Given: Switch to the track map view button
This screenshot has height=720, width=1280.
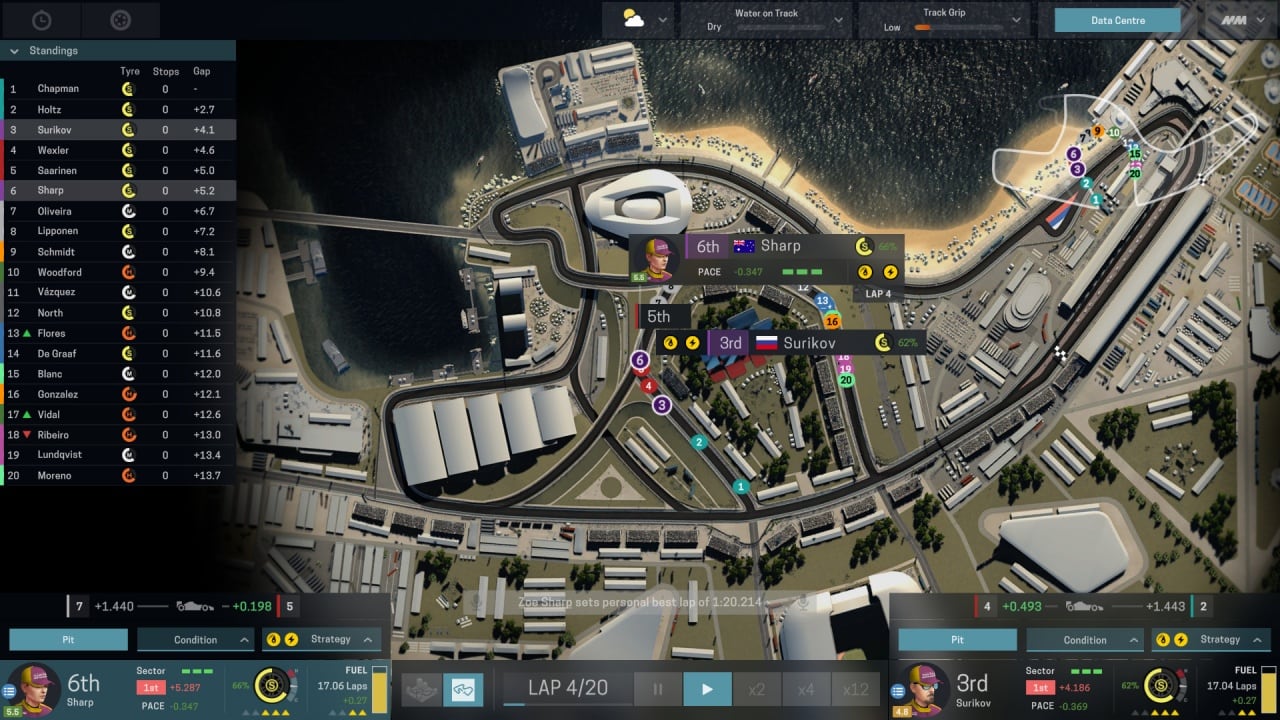Looking at the screenshot, I should [x=463, y=689].
